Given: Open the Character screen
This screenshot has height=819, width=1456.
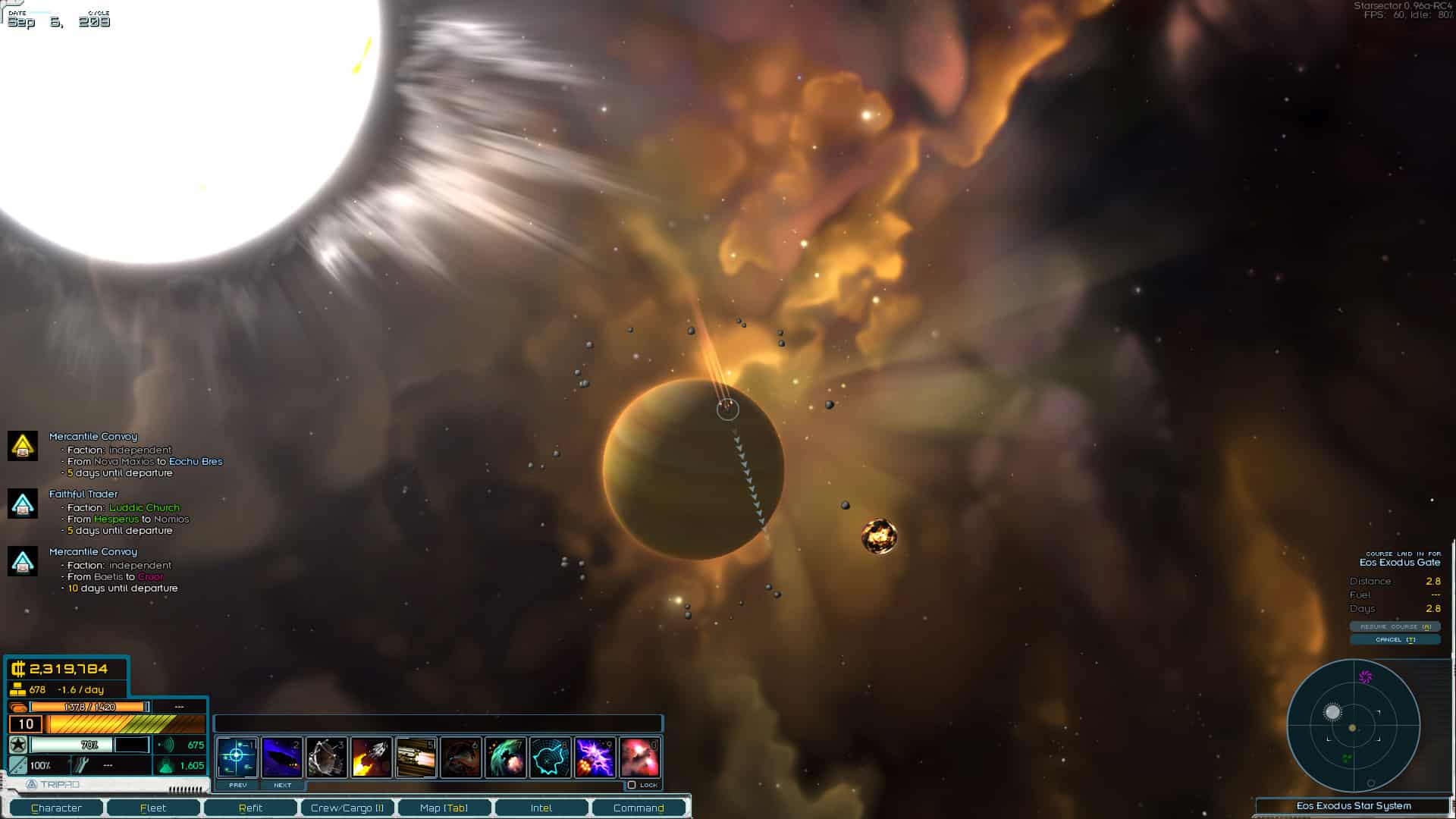Looking at the screenshot, I should coord(58,808).
